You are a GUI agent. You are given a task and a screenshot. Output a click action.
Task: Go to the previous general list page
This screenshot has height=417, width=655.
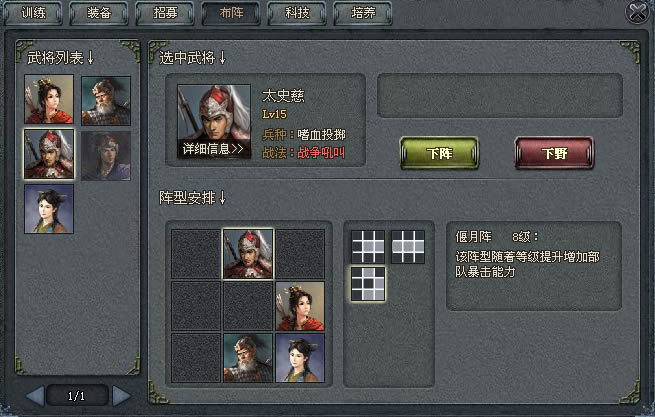[x=35, y=396]
